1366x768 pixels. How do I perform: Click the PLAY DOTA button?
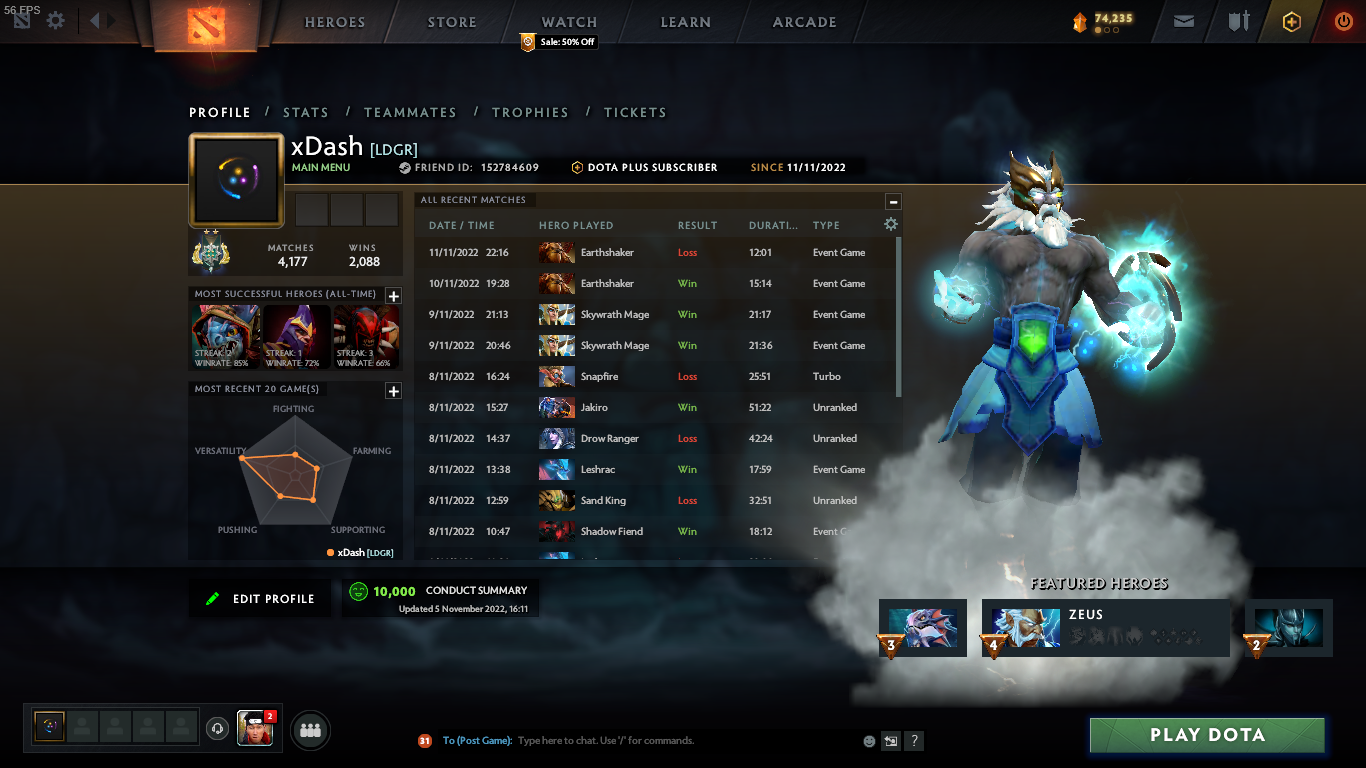1207,735
